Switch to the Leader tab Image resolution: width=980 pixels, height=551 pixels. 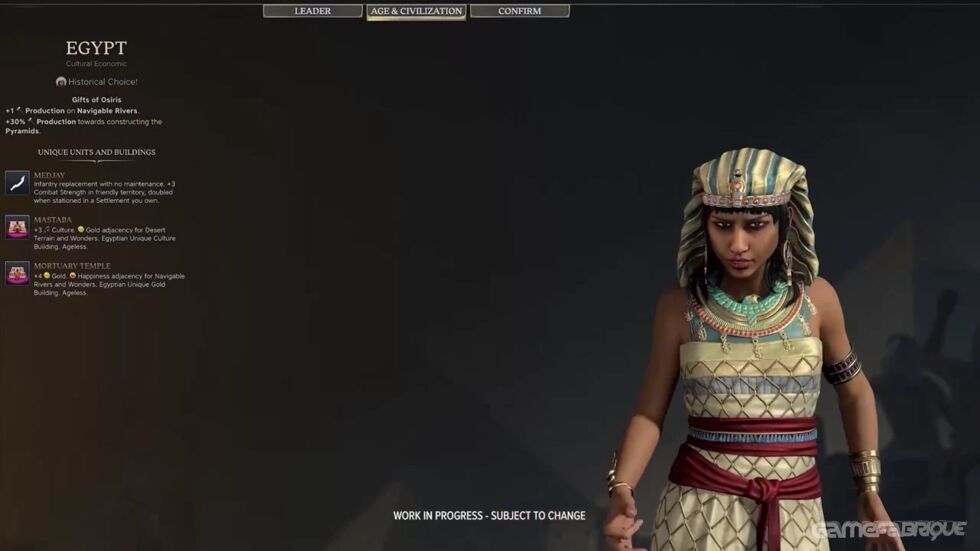pyautogui.click(x=312, y=11)
